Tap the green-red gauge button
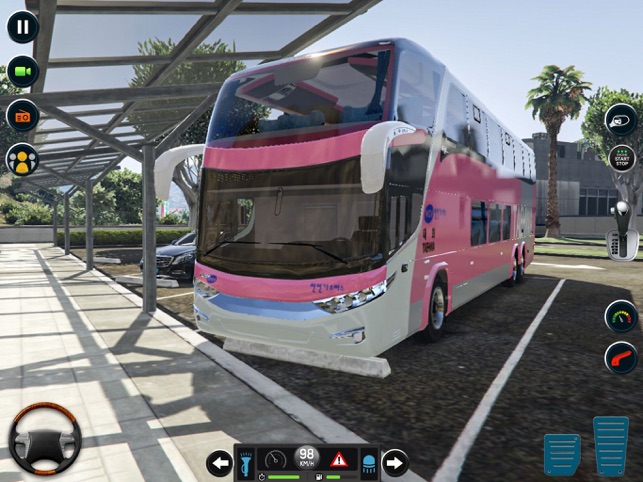This screenshot has height=482, width=643. 621,316
